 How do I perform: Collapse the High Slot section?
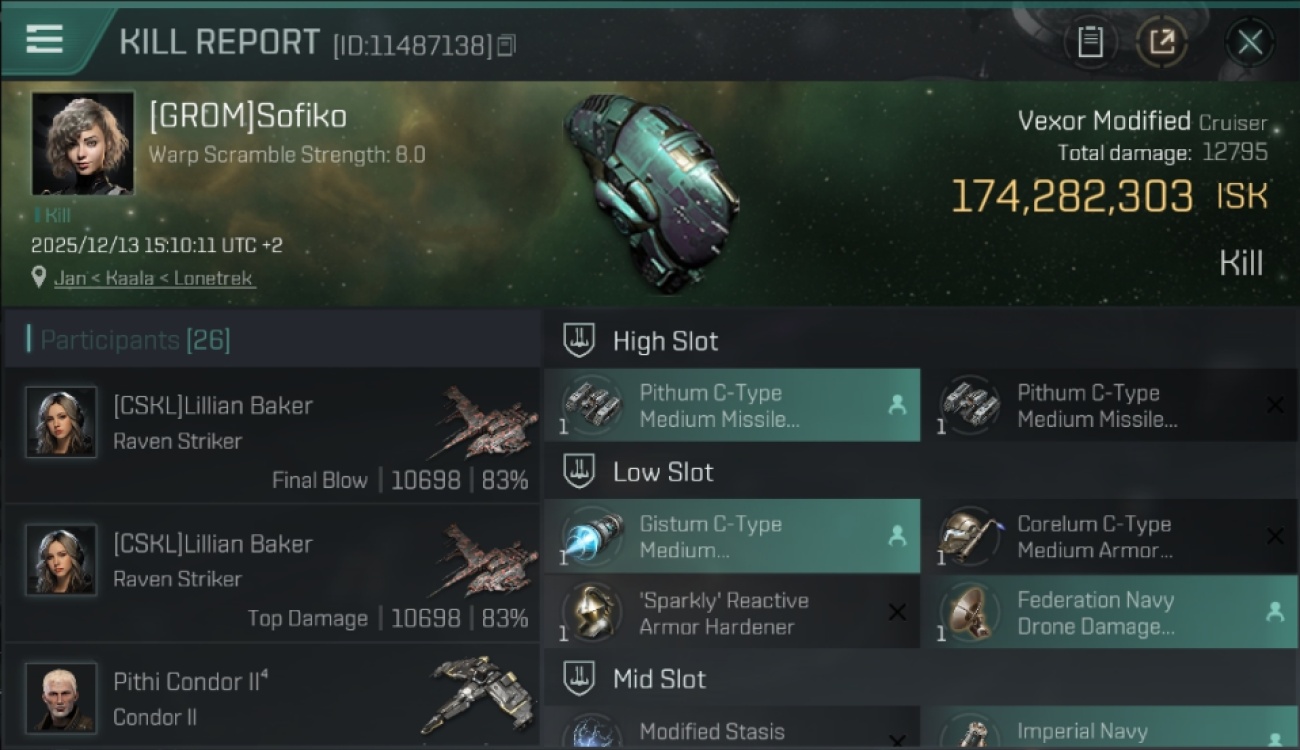pos(665,340)
